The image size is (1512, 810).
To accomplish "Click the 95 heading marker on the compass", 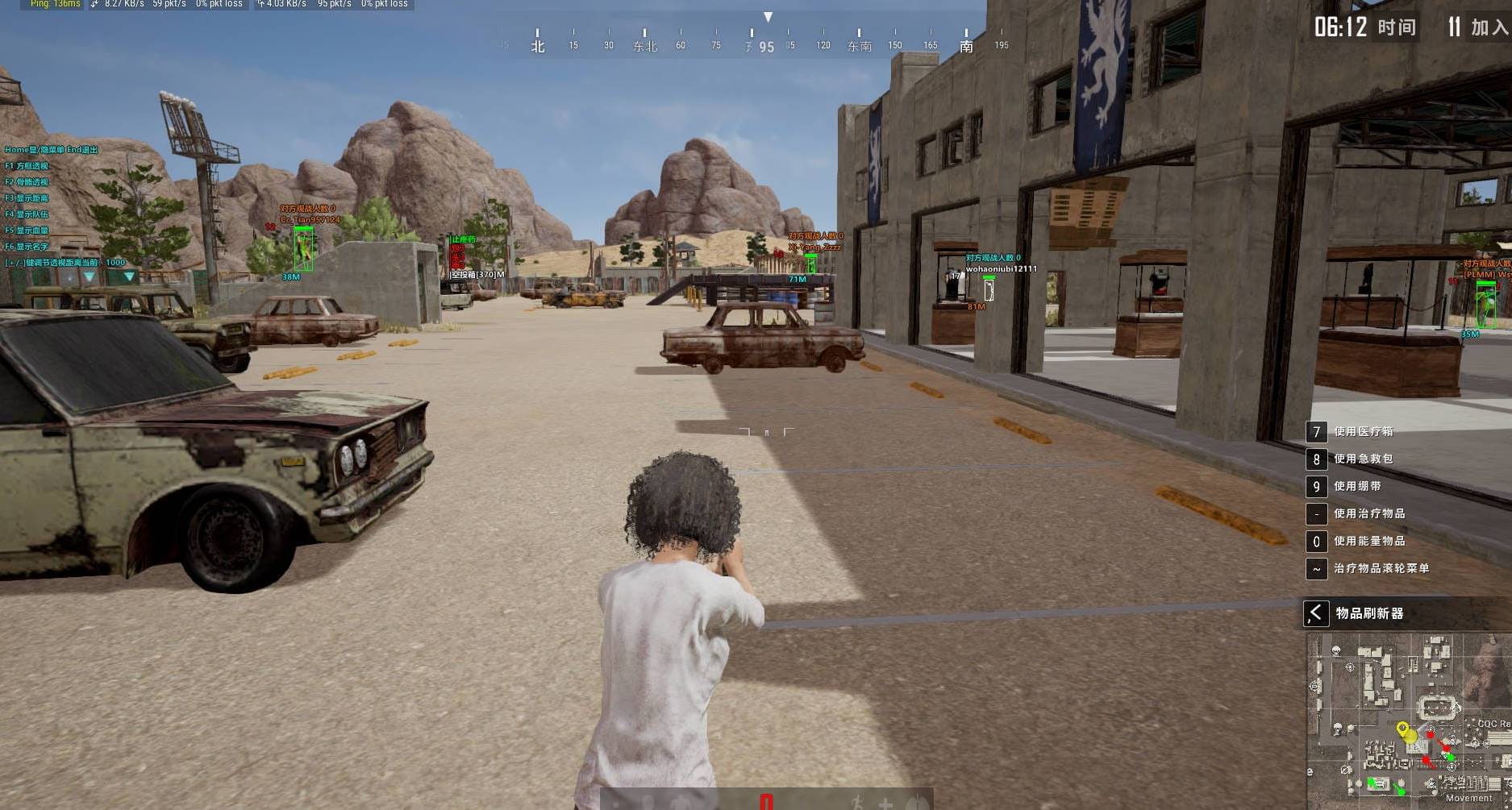I will coord(765,46).
